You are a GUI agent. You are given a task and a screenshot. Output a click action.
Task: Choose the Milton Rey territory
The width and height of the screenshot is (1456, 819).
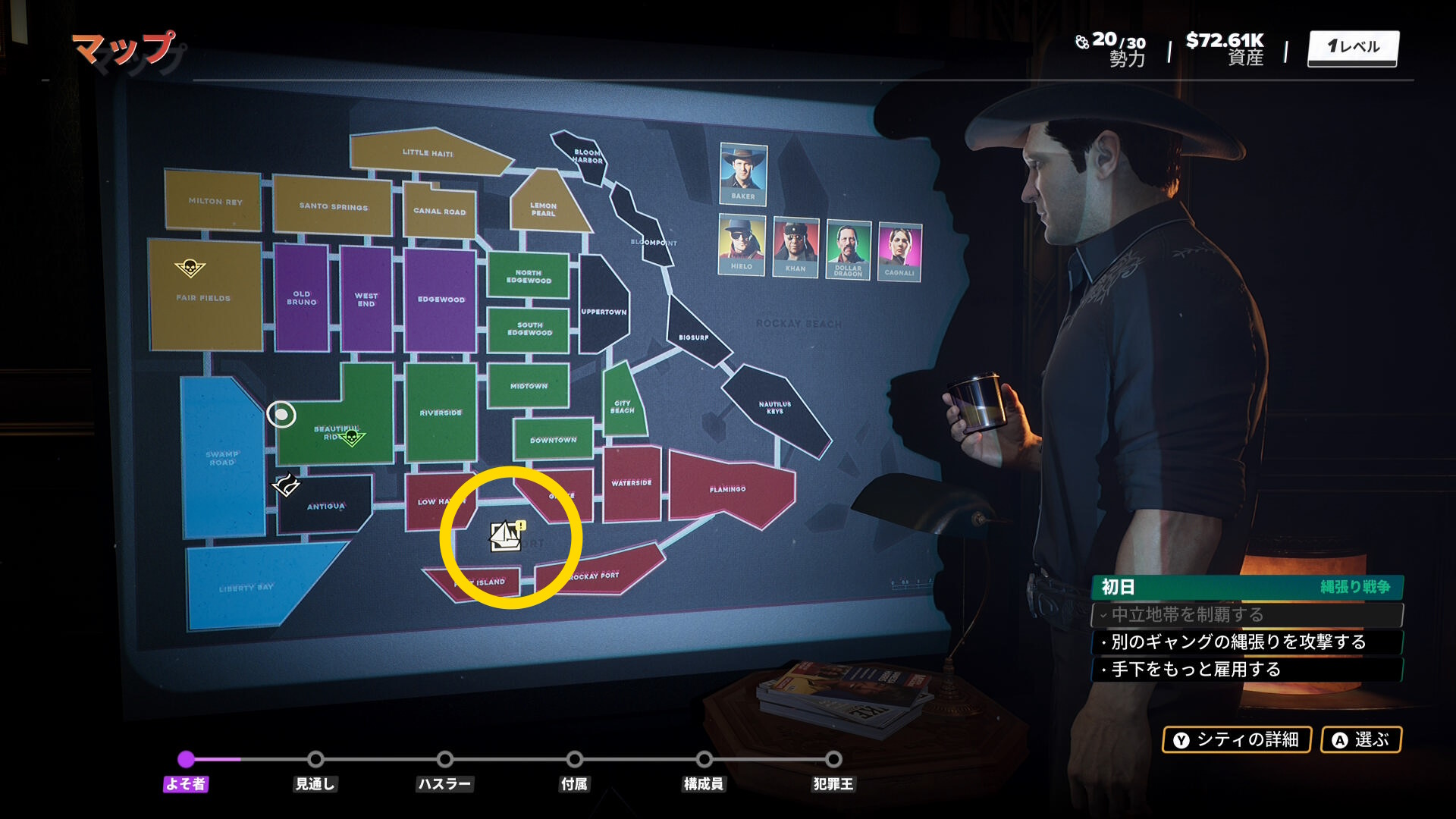coord(215,201)
